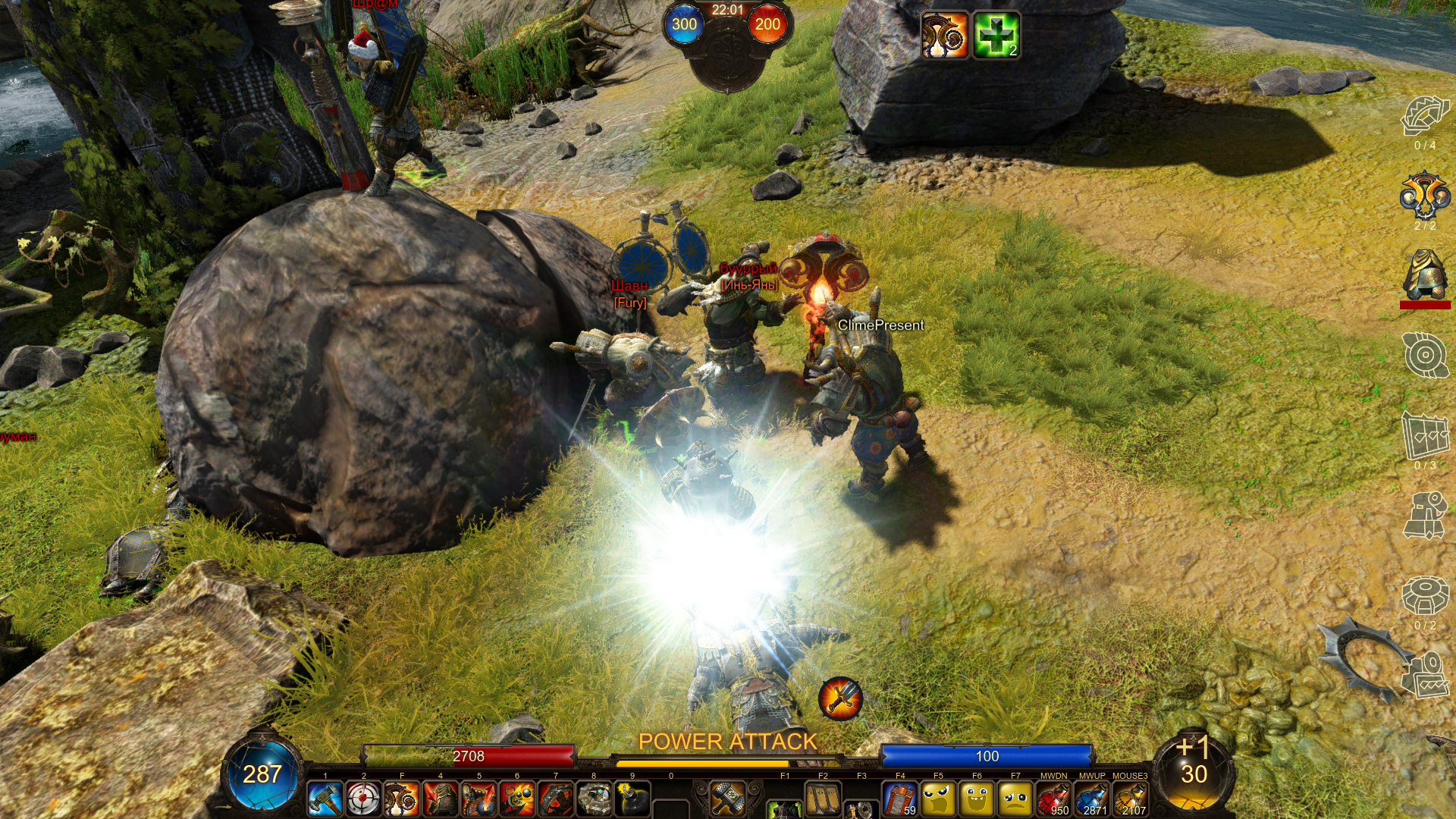Screen dimensions: 1456x819
Task: Use the yellow potion with 2107 count
Action: tap(1131, 799)
